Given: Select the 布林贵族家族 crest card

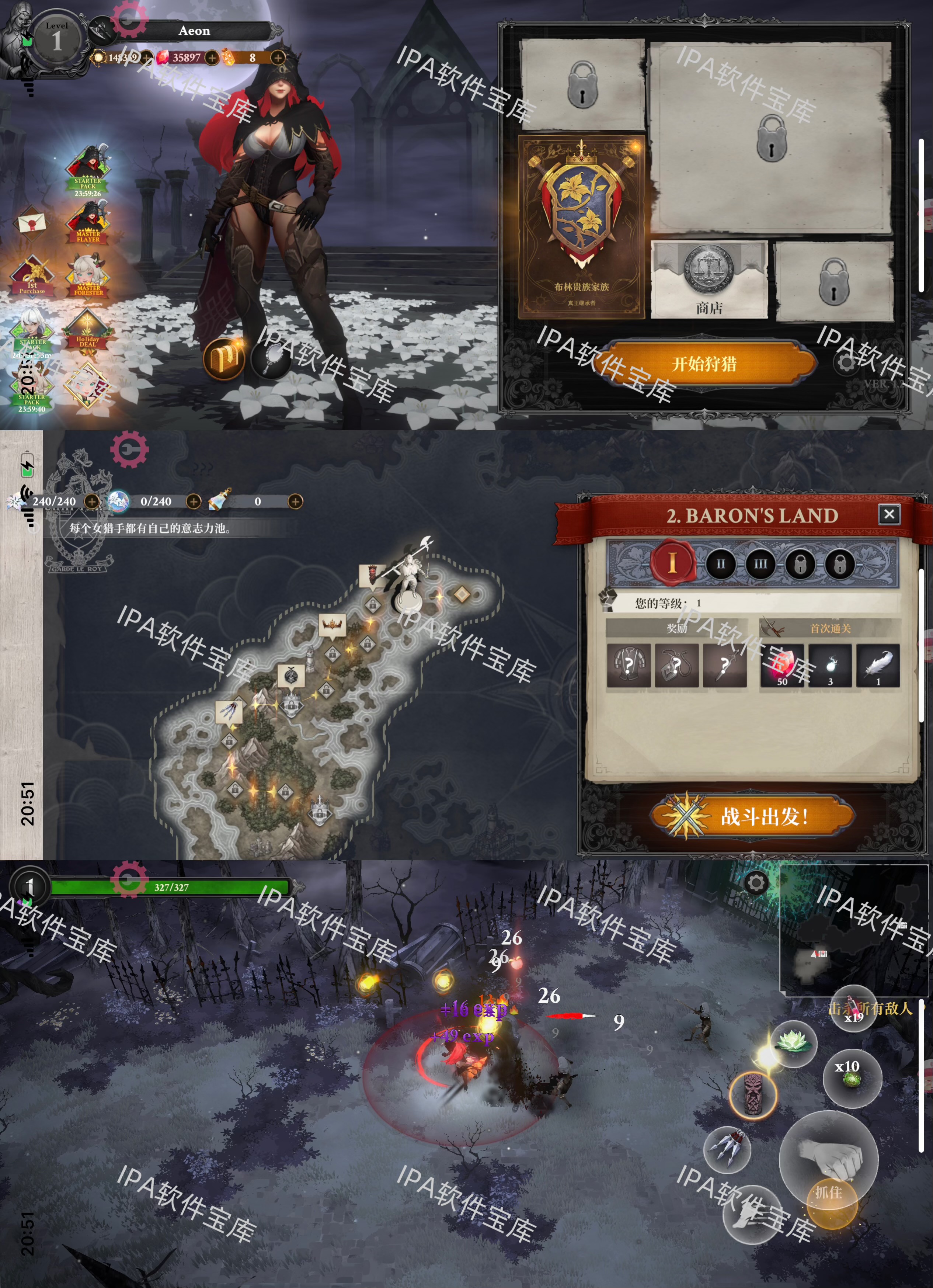Looking at the screenshot, I should [582, 227].
